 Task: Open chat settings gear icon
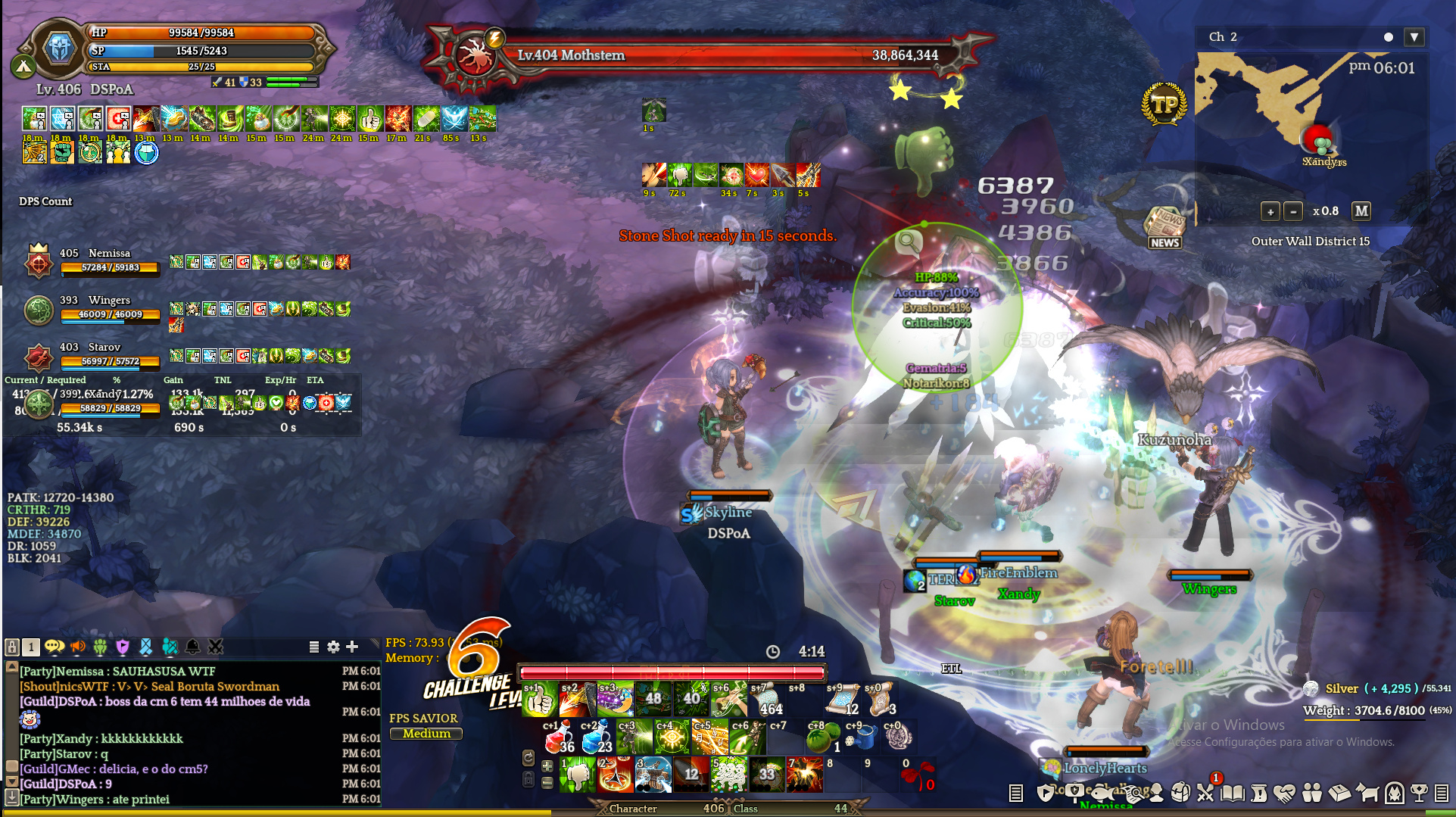click(x=333, y=647)
